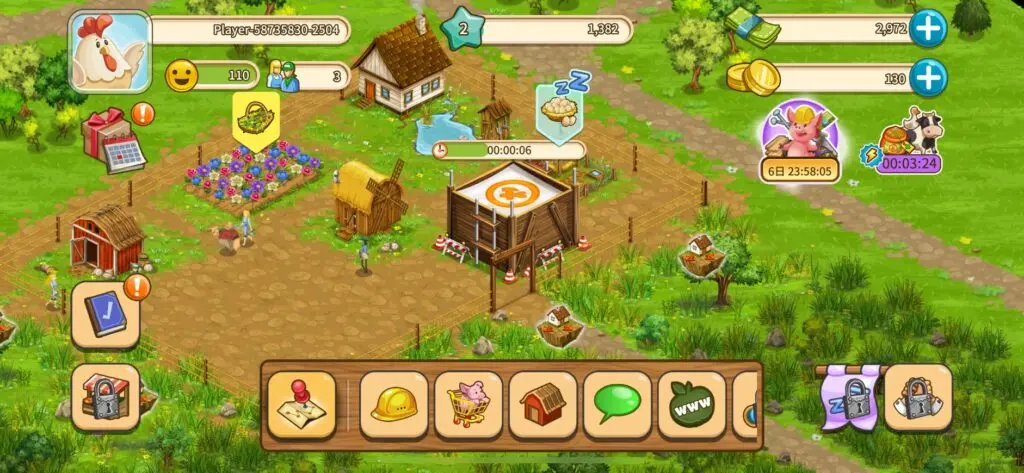Open the chicken avatar player profile
This screenshot has width=1024, height=473.
[107, 52]
